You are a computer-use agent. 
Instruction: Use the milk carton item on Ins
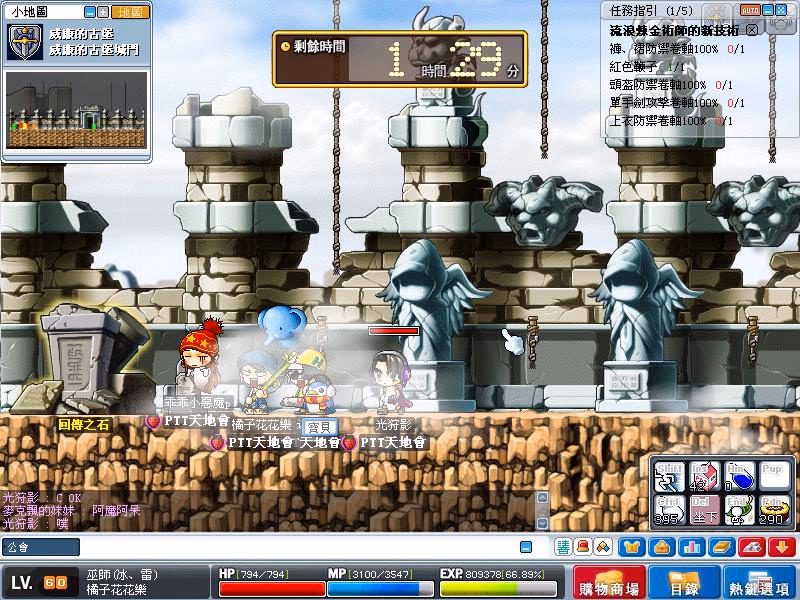click(x=704, y=476)
